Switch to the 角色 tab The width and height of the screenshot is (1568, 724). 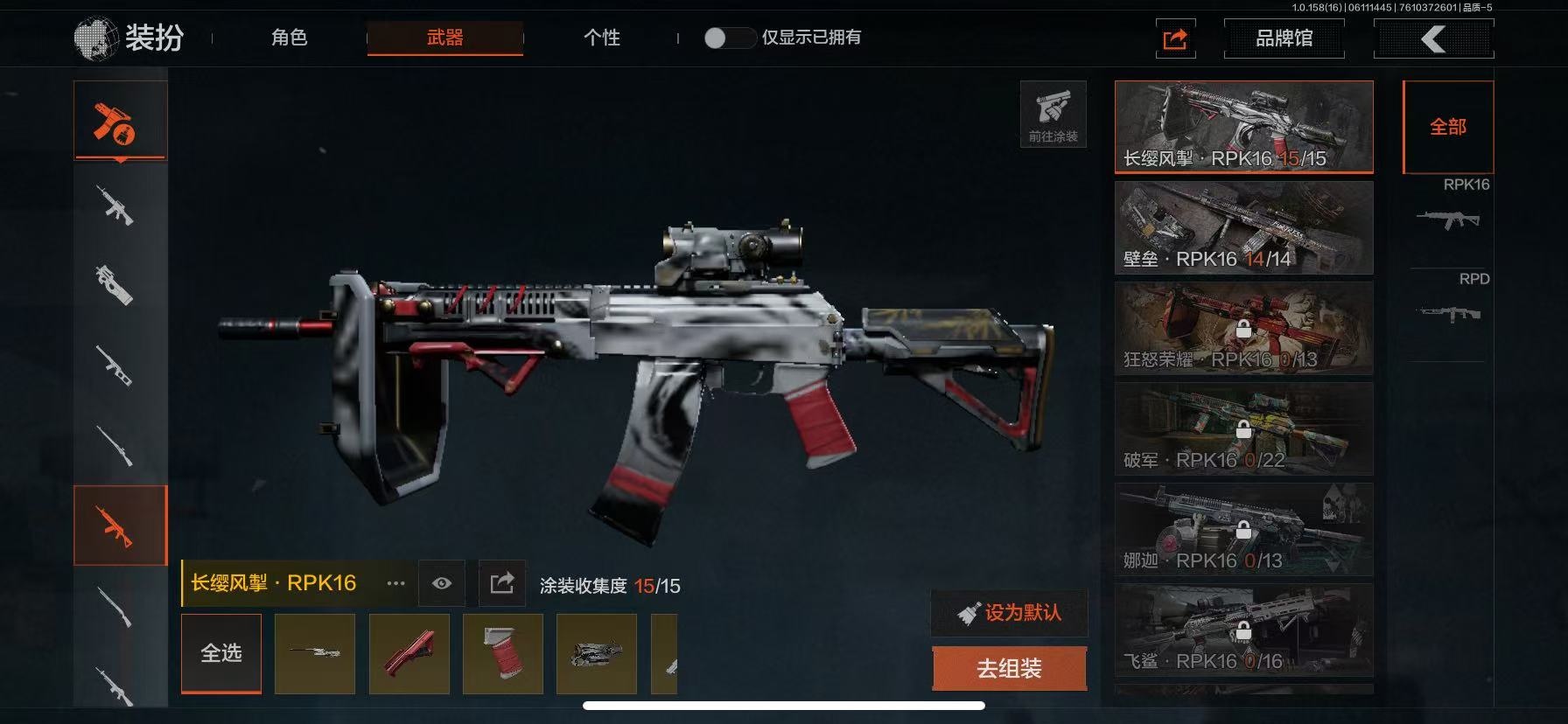pyautogui.click(x=289, y=38)
